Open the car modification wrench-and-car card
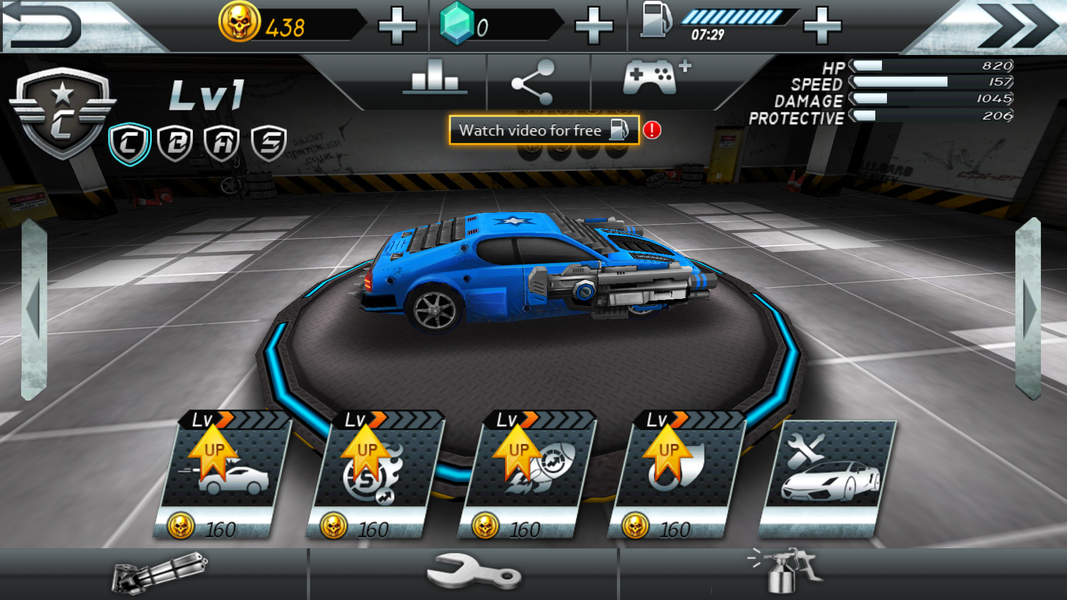 pyautogui.click(x=828, y=476)
